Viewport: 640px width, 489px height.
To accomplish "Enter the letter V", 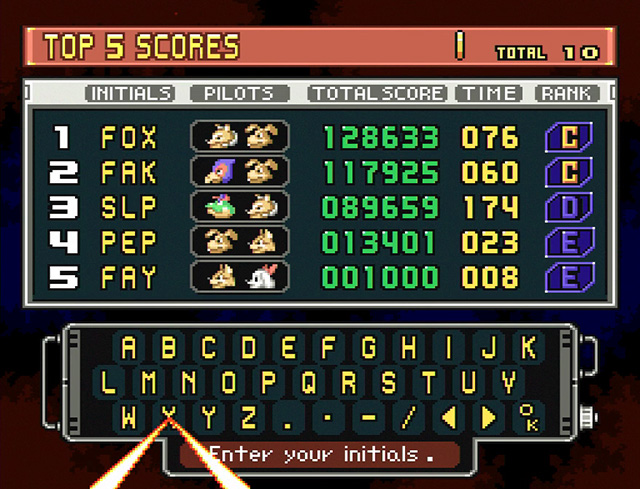I will coord(508,382).
